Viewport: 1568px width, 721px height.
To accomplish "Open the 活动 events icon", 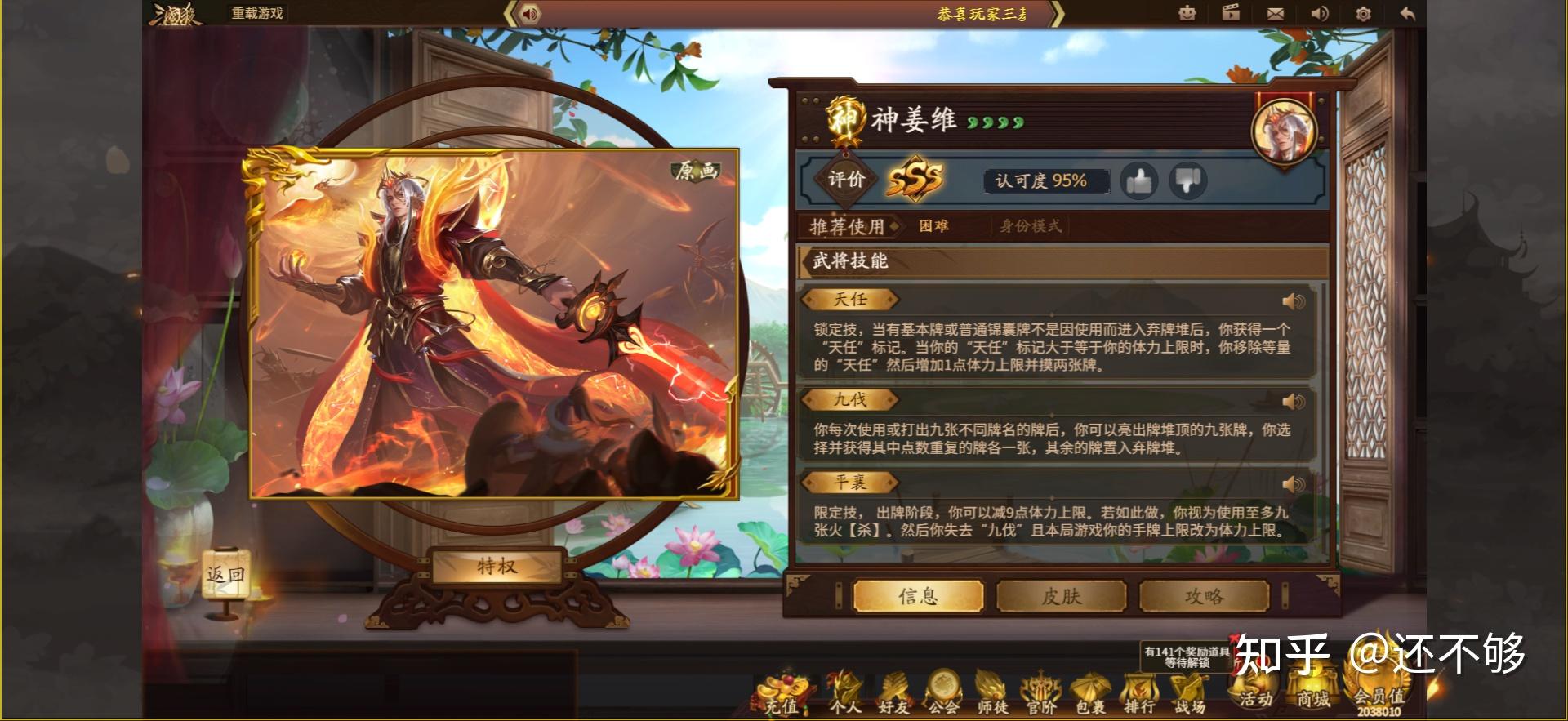I will (1255, 700).
